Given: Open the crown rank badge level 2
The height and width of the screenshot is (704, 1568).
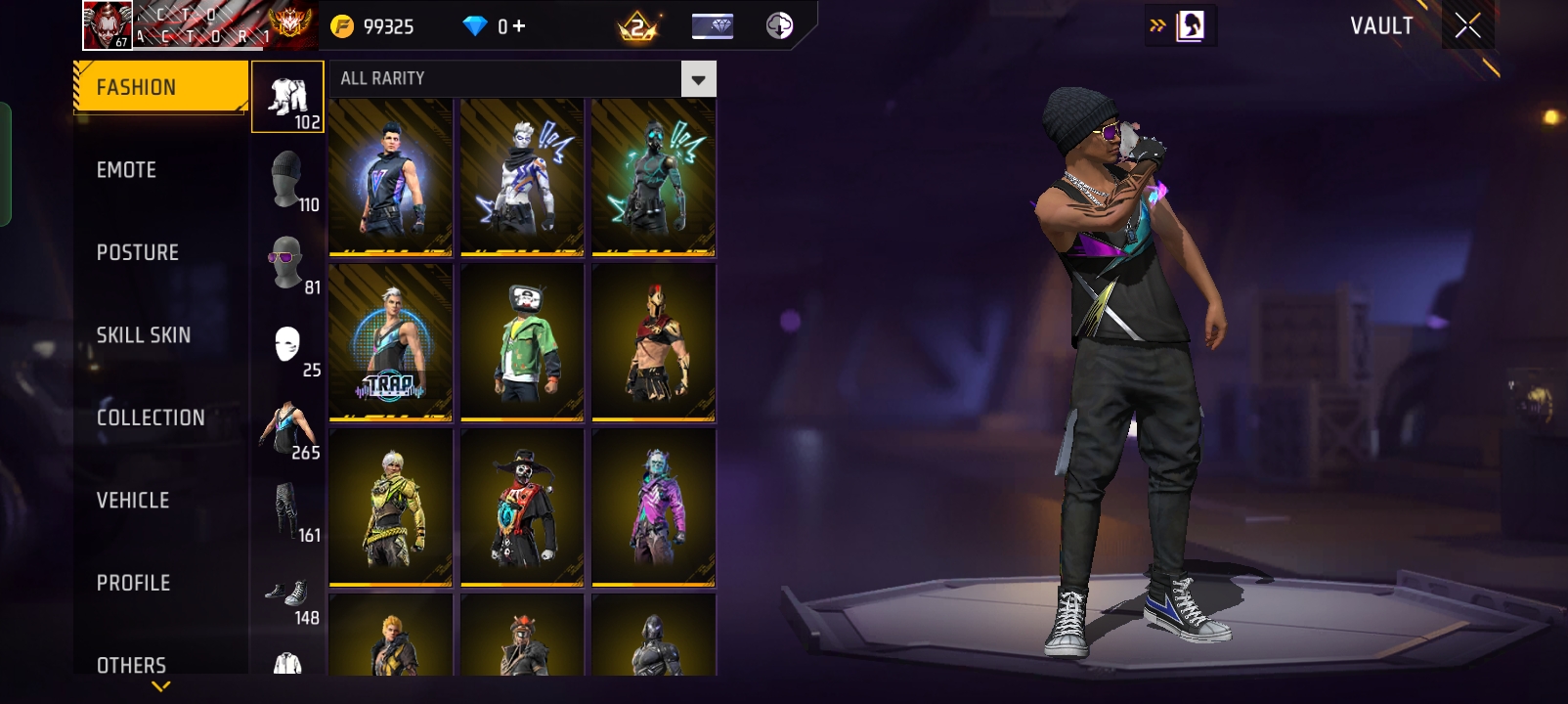Looking at the screenshot, I should click(635, 25).
